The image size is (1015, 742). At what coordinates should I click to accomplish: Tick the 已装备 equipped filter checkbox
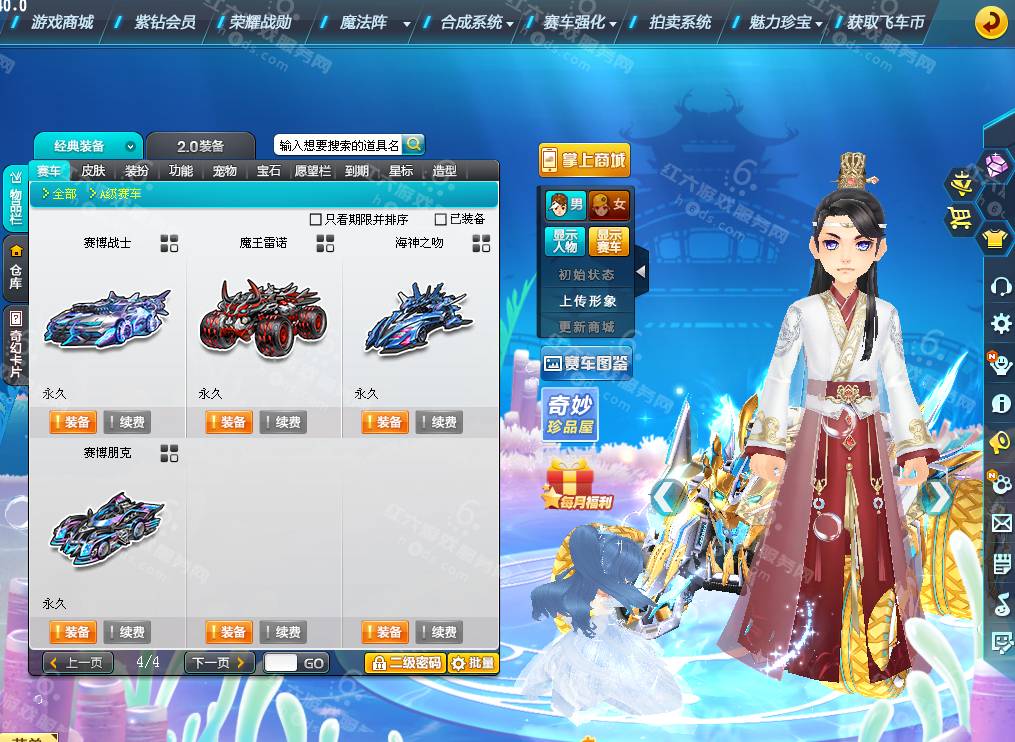coord(441,219)
